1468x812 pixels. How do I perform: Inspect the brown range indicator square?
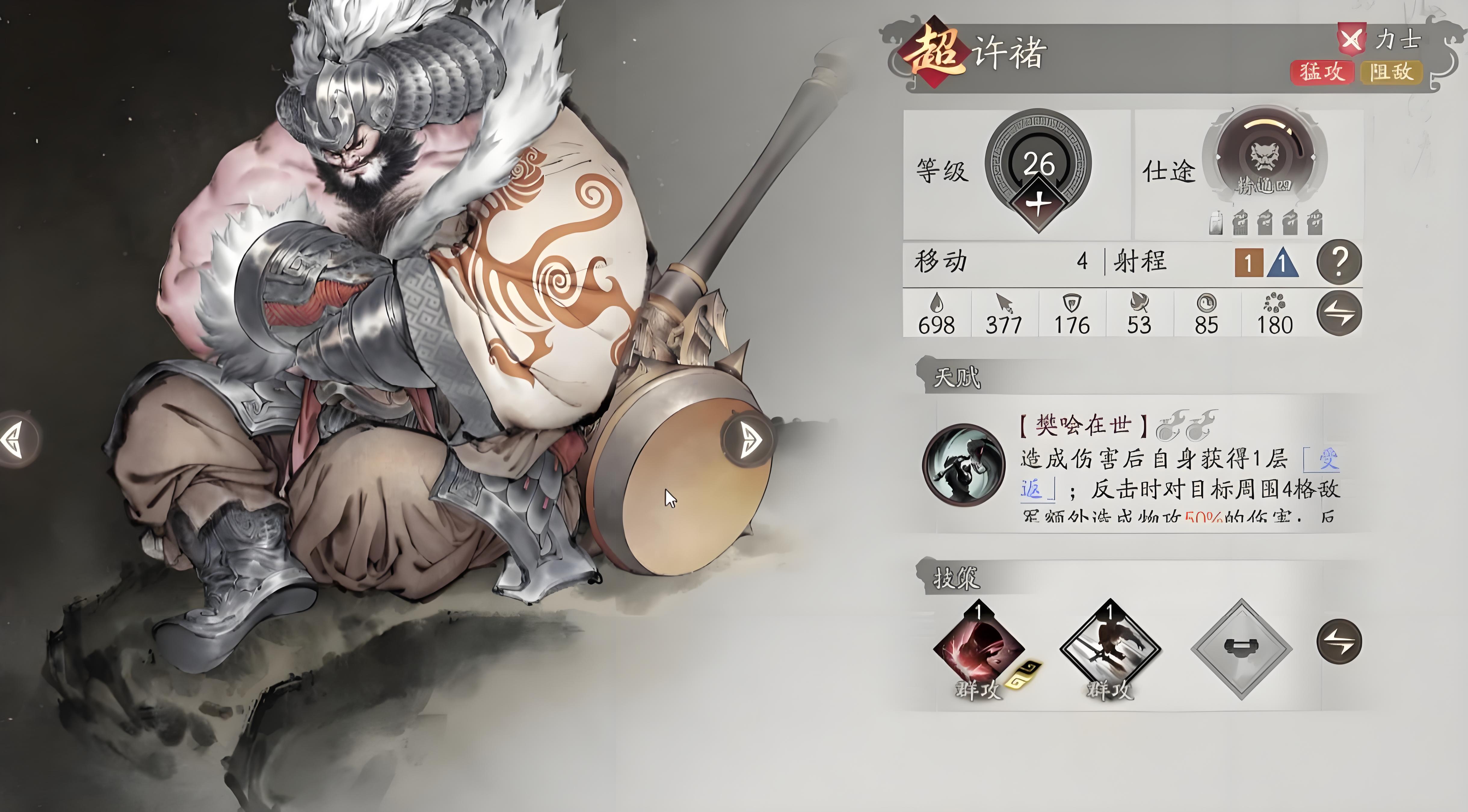pos(1248,263)
